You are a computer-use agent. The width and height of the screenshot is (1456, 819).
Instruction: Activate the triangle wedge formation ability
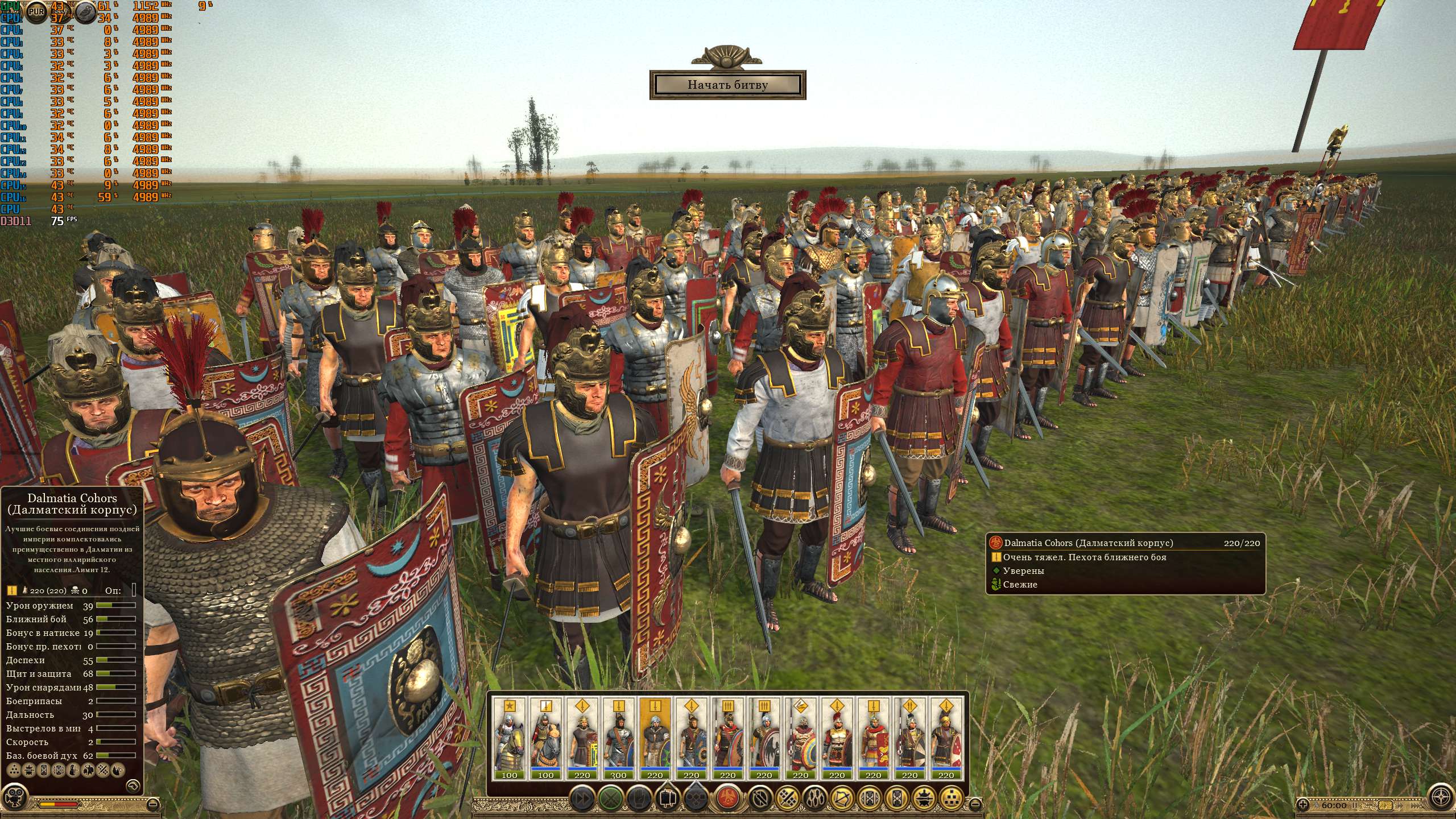[x=952, y=797]
